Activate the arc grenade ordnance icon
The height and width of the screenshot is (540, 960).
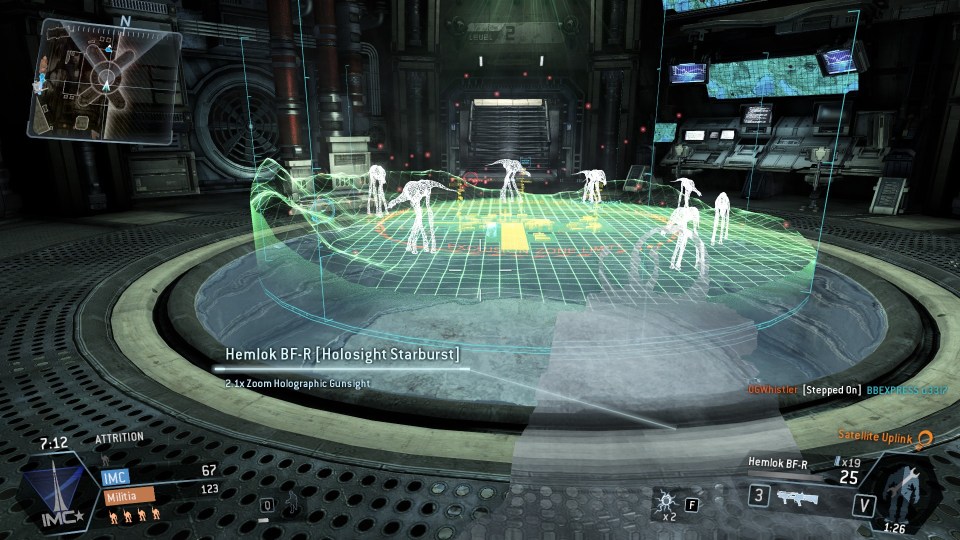point(664,499)
